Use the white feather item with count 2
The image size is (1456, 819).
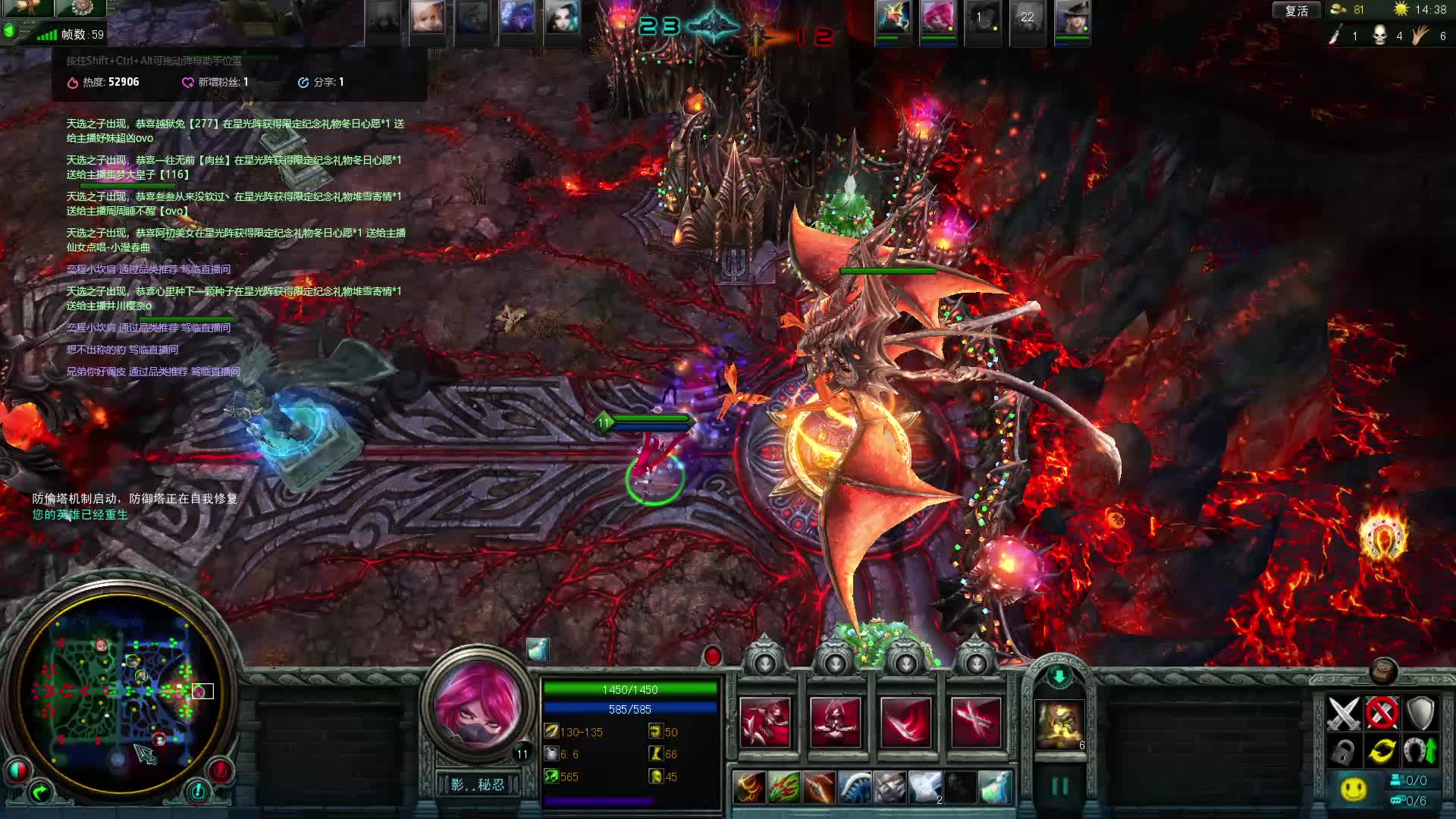[x=925, y=787]
